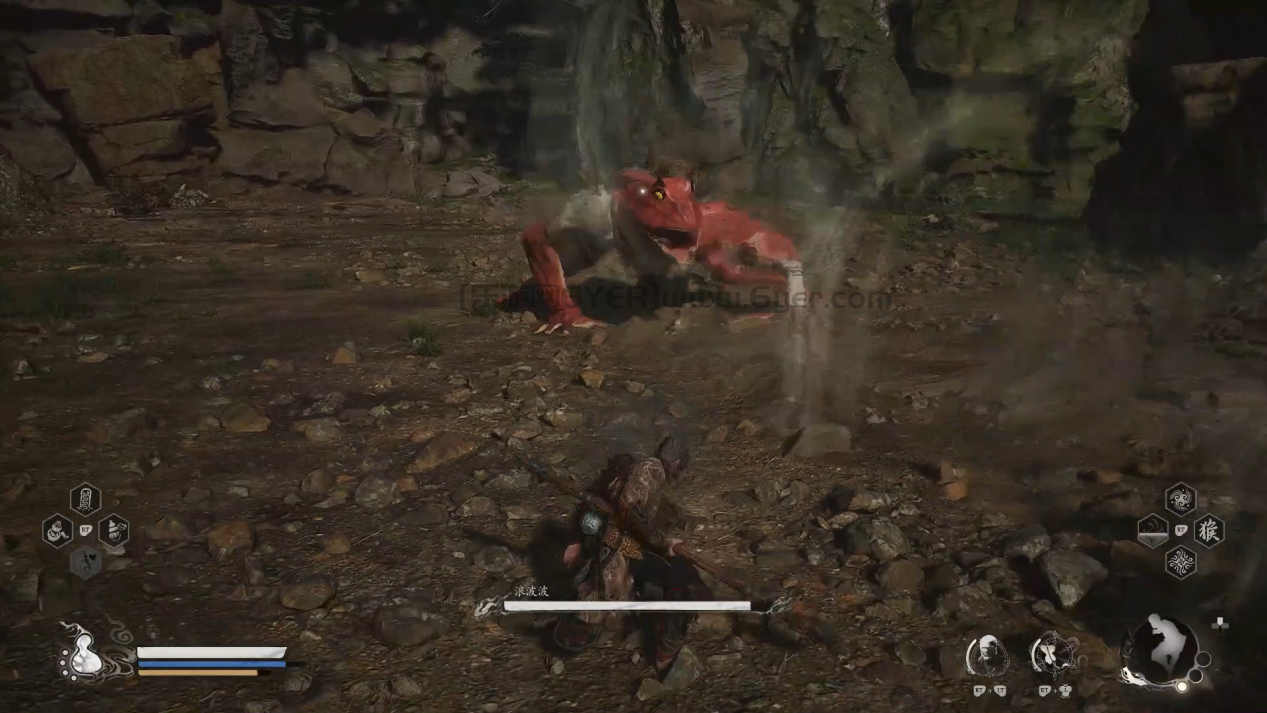Use the left-side gourd item slot
1267x713 pixels.
coord(58,530)
